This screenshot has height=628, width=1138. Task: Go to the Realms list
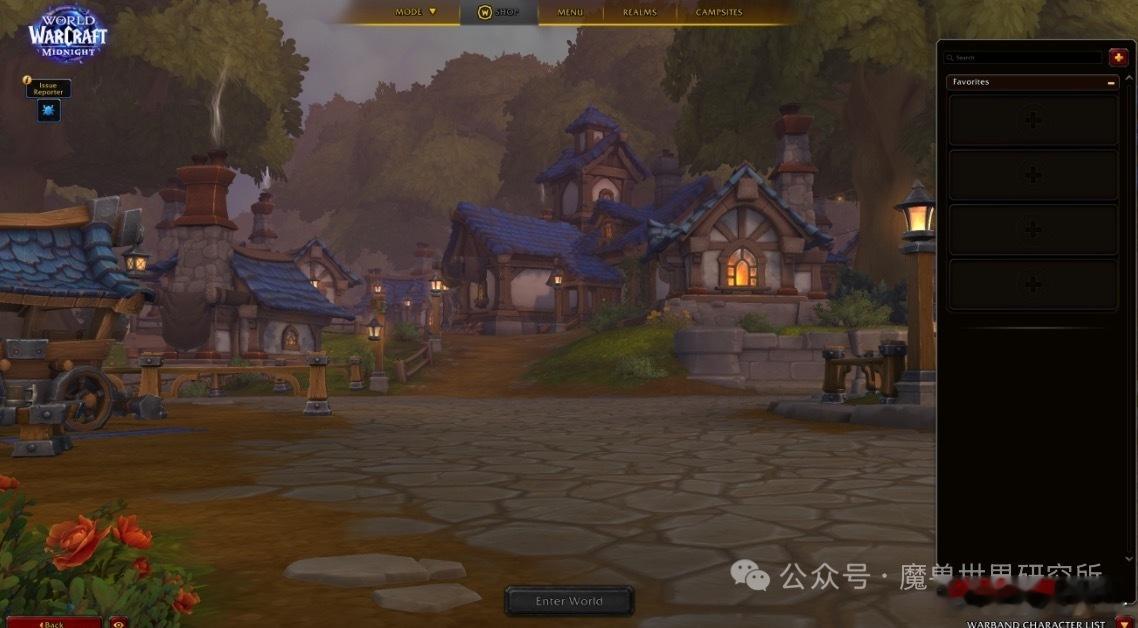640,12
